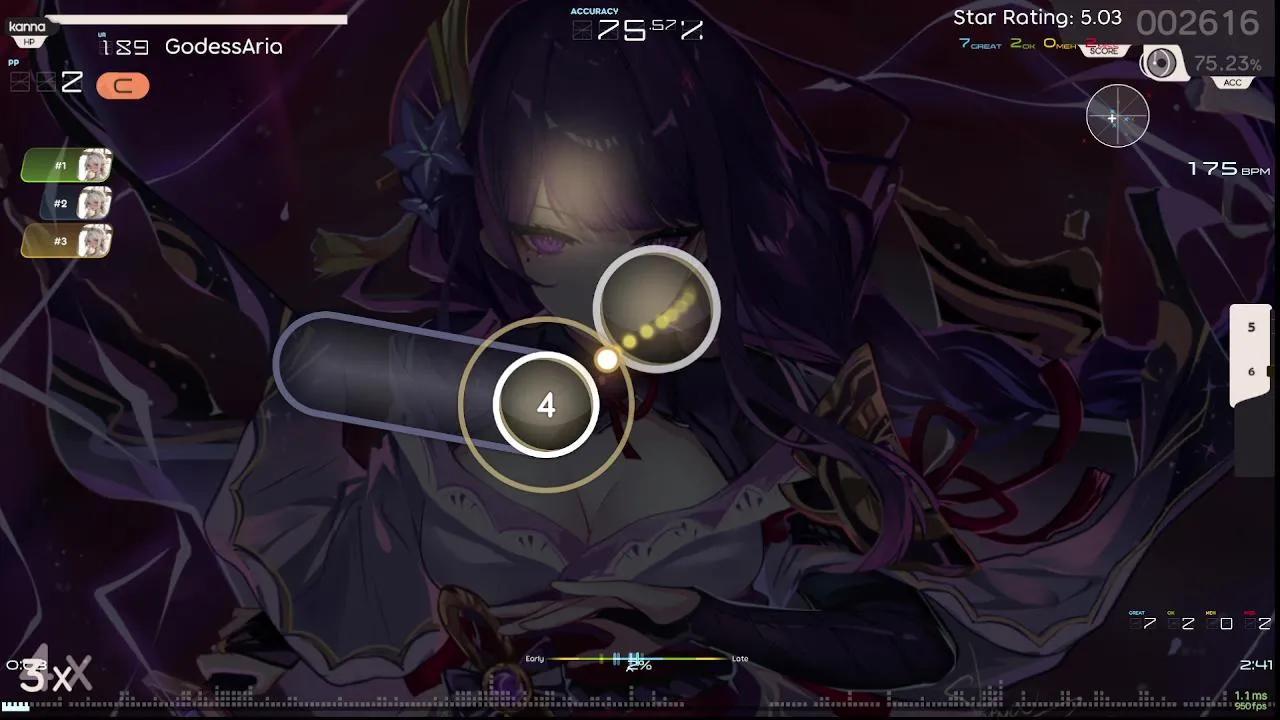This screenshot has height=720, width=1280.
Task: Expand the ACC panel tab
Action: (1232, 82)
